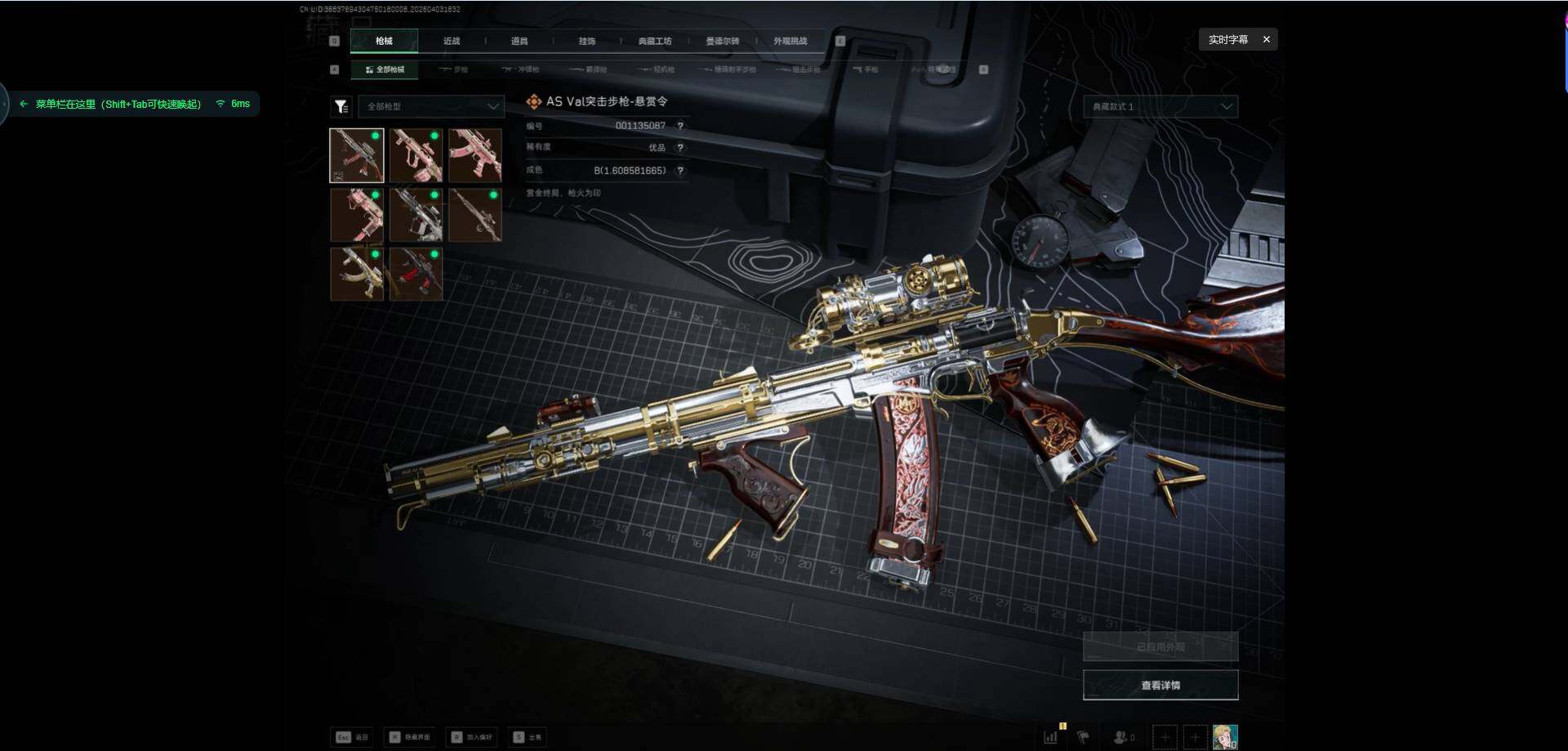Open 查看详情 view details
1568x751 pixels.
(x=1160, y=685)
